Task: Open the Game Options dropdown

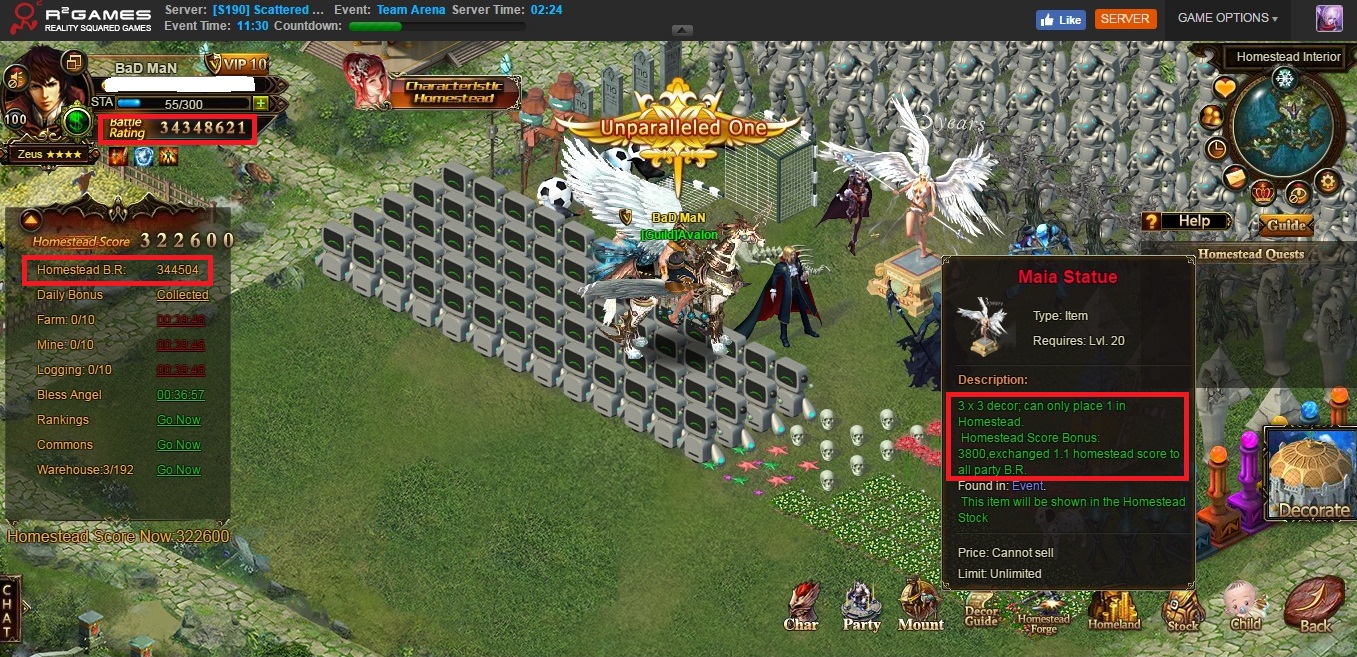Action: (x=1227, y=18)
